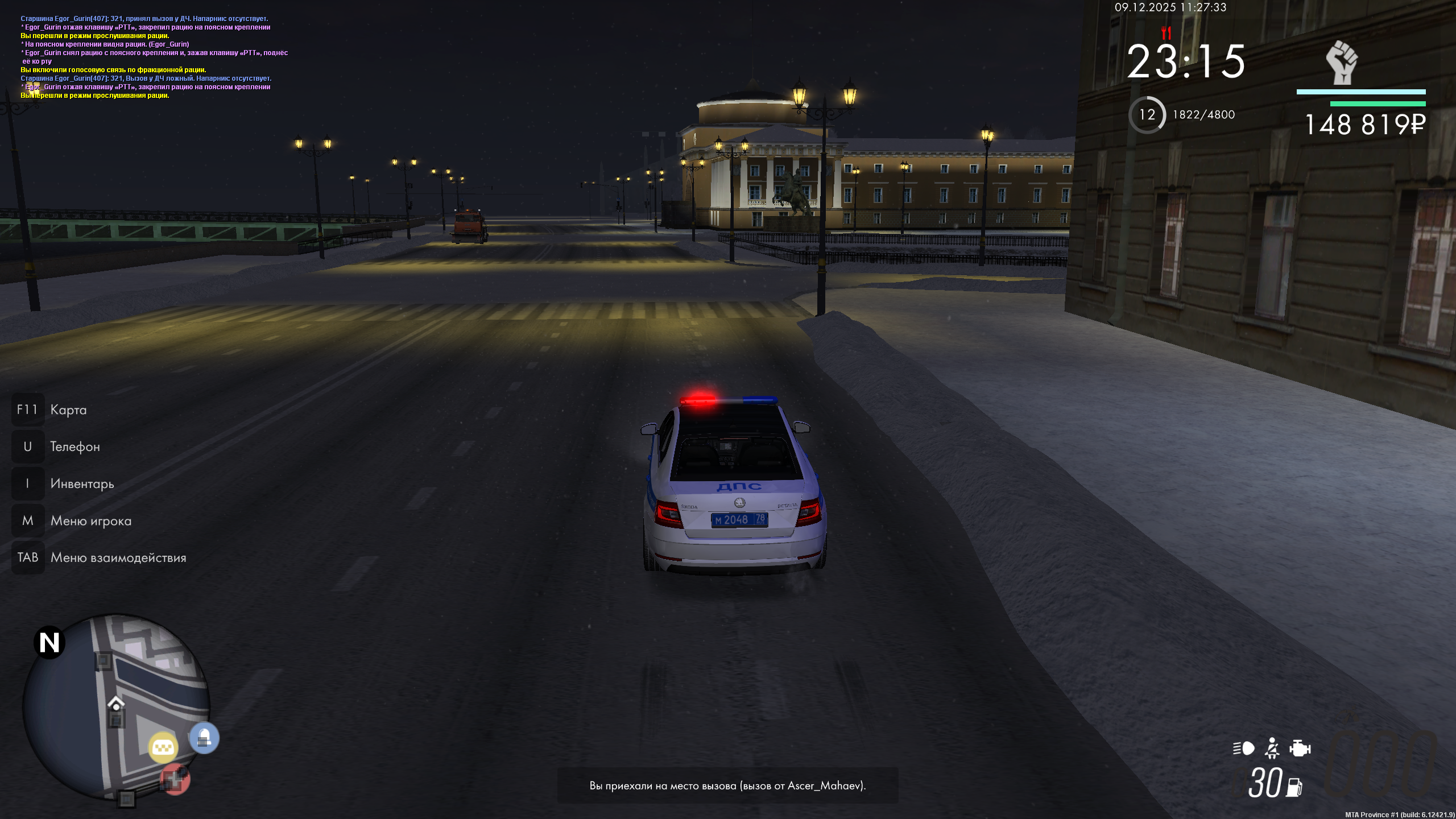
Task: Click the fuel pump icon
Action: 1294,787
